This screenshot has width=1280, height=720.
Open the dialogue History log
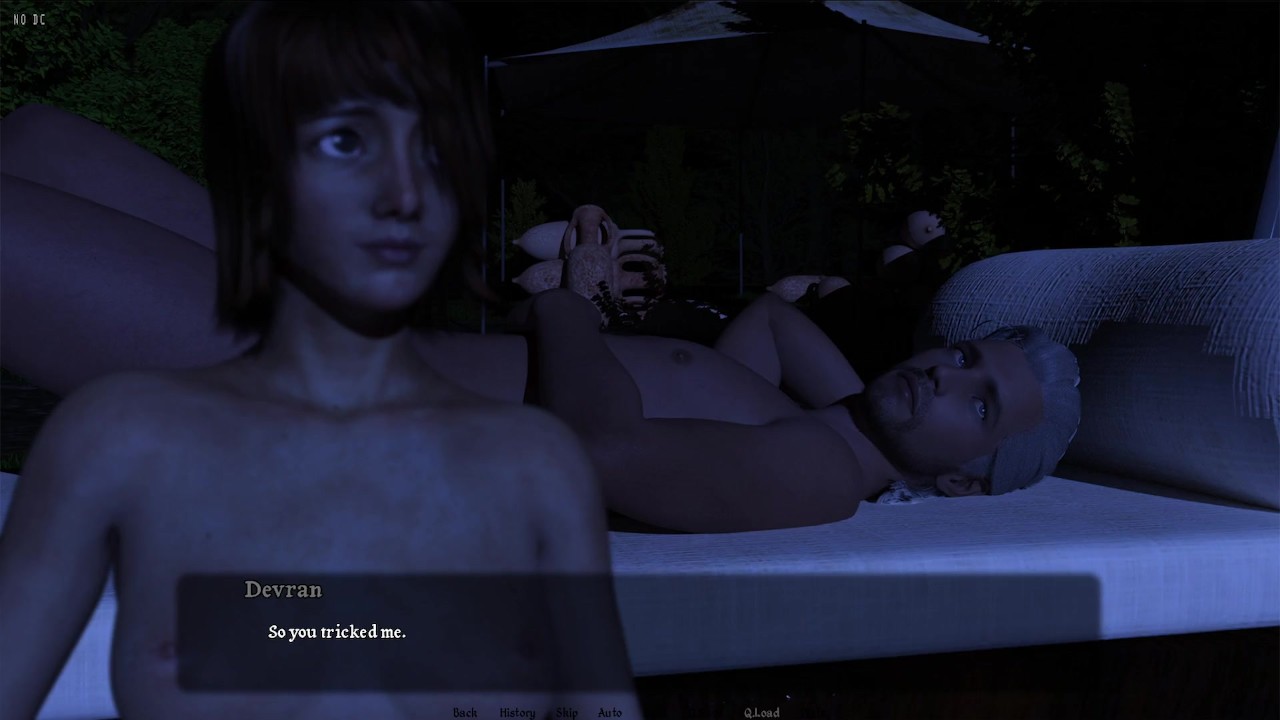pyautogui.click(x=517, y=712)
